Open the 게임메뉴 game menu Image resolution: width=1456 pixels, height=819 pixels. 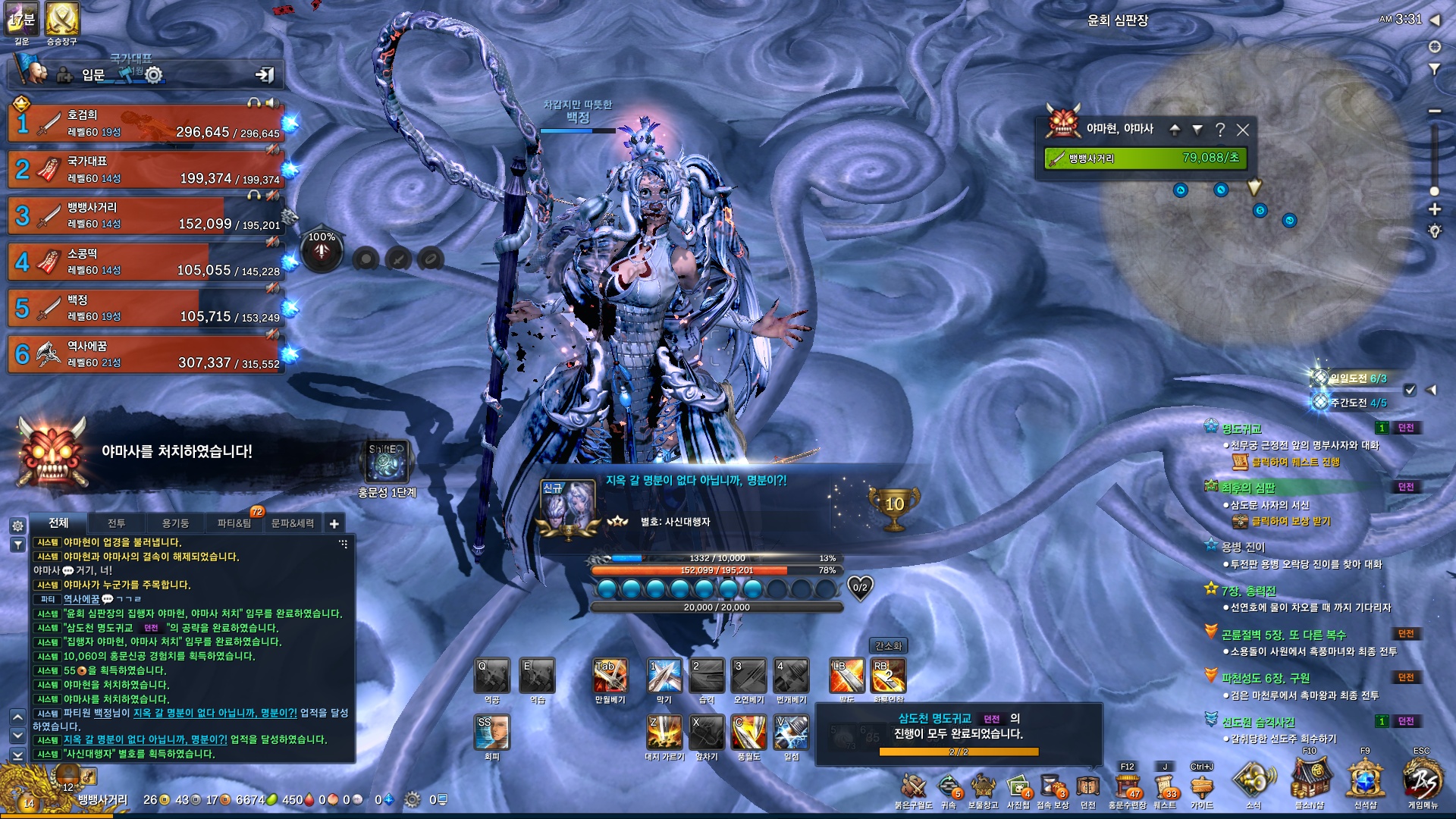pyautogui.click(x=1422, y=781)
